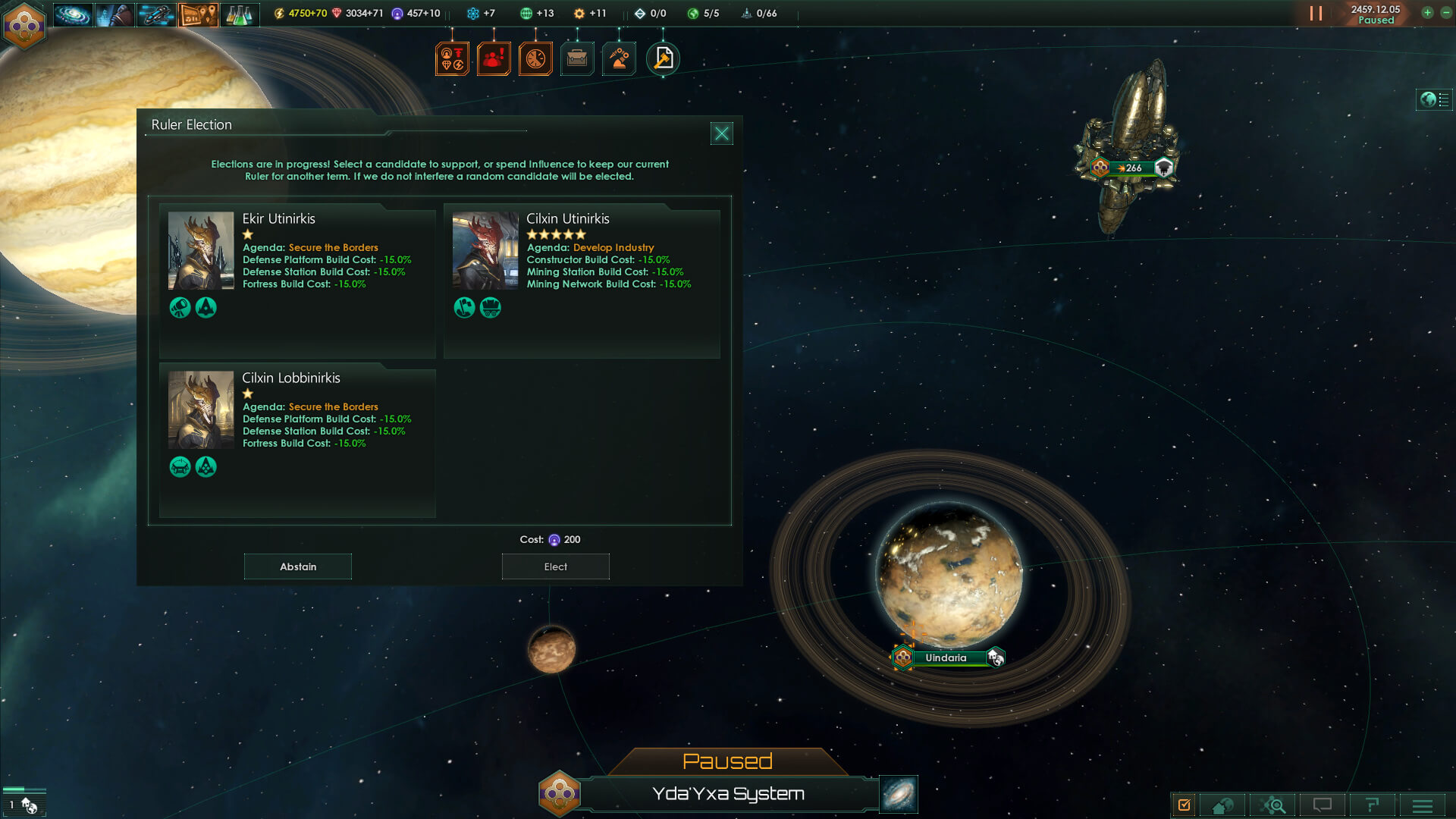Open the empire emblem government screen
This screenshot has height=819, width=1456.
(24, 25)
